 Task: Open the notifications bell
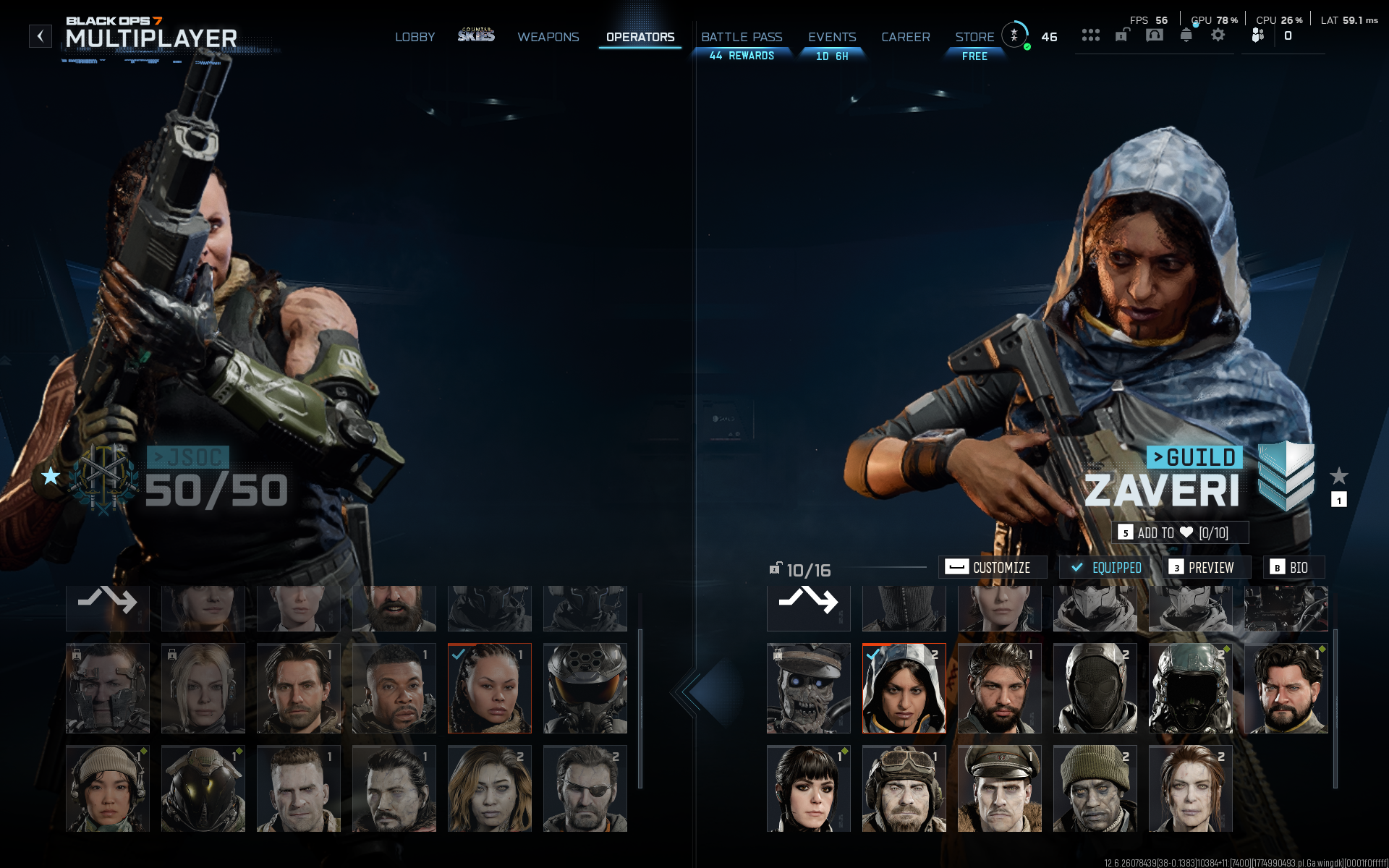(x=1186, y=35)
